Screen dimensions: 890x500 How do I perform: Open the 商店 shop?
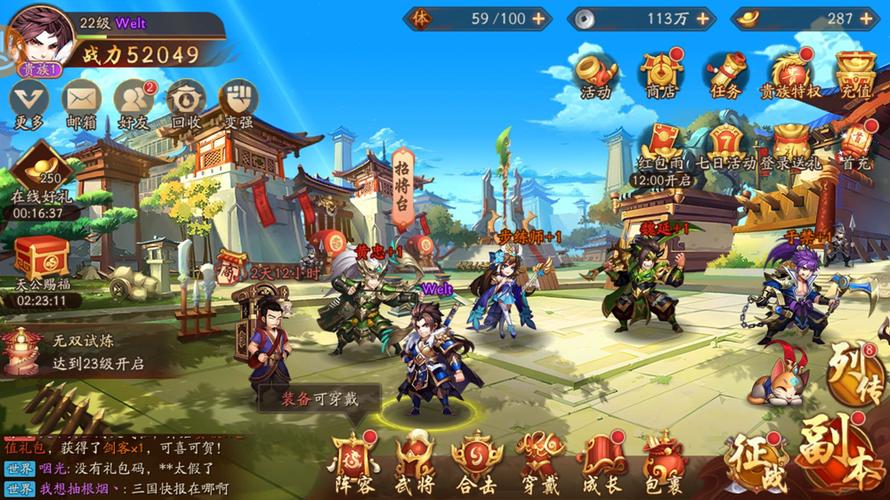(x=660, y=72)
